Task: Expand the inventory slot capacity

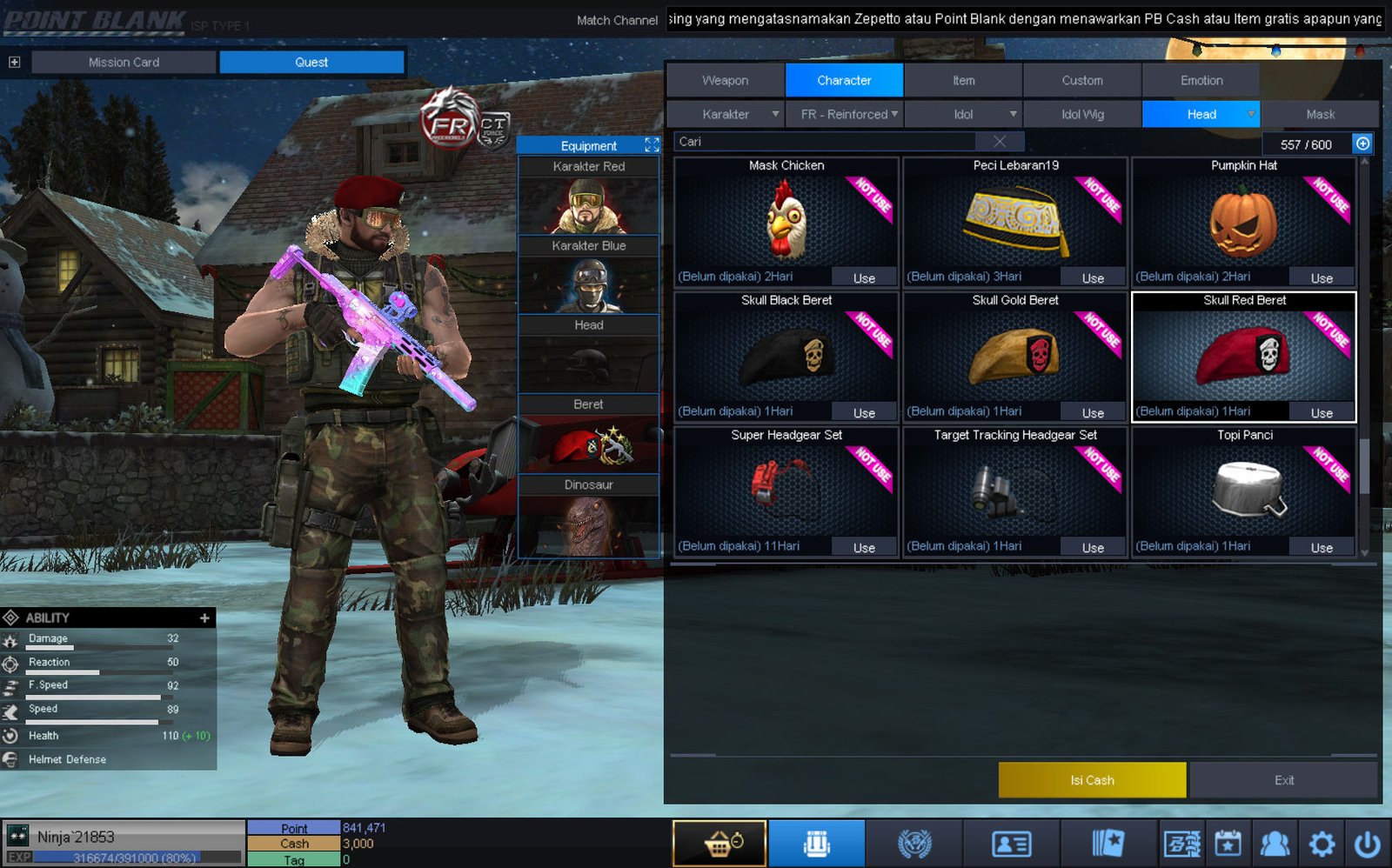Action: click(1362, 144)
